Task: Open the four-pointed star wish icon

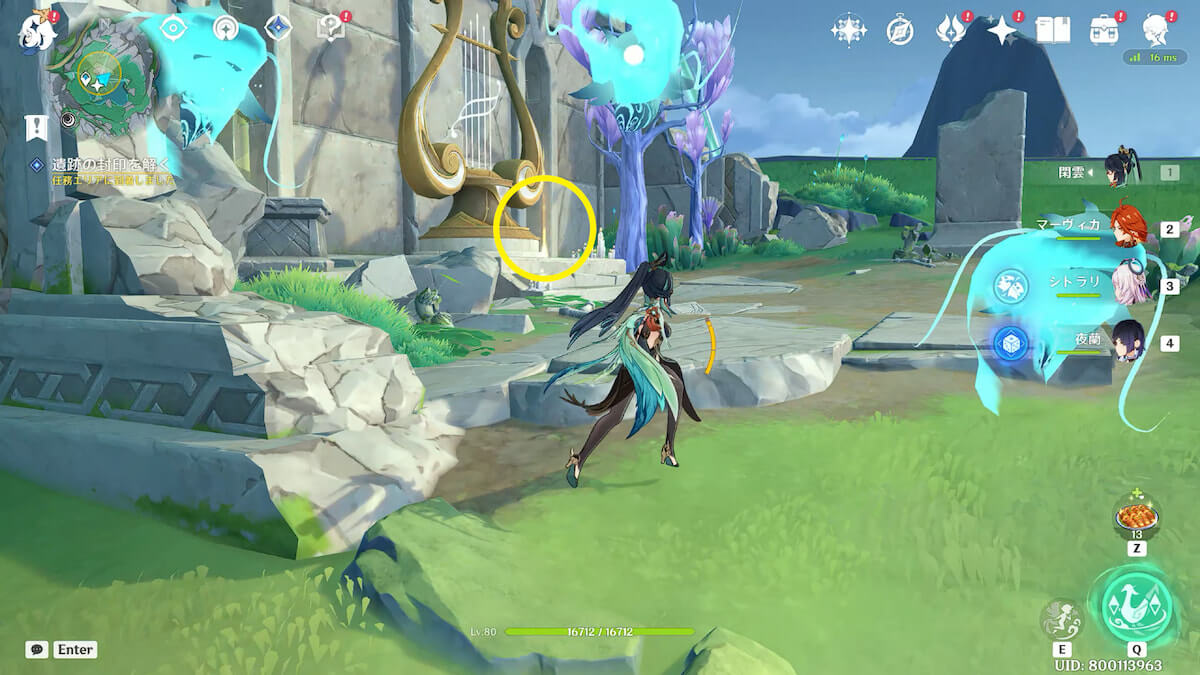Action: coord(1001,30)
